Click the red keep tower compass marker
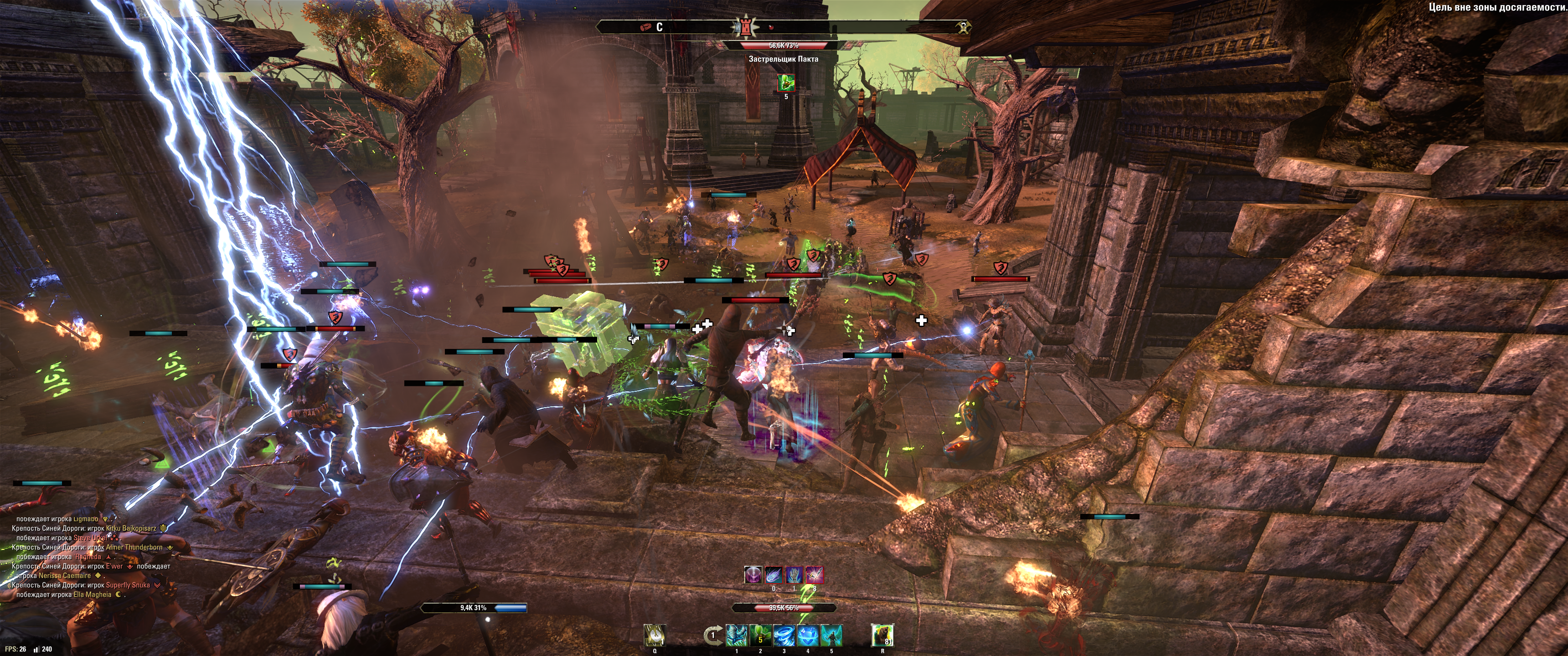This screenshot has width=1568, height=656. click(744, 27)
